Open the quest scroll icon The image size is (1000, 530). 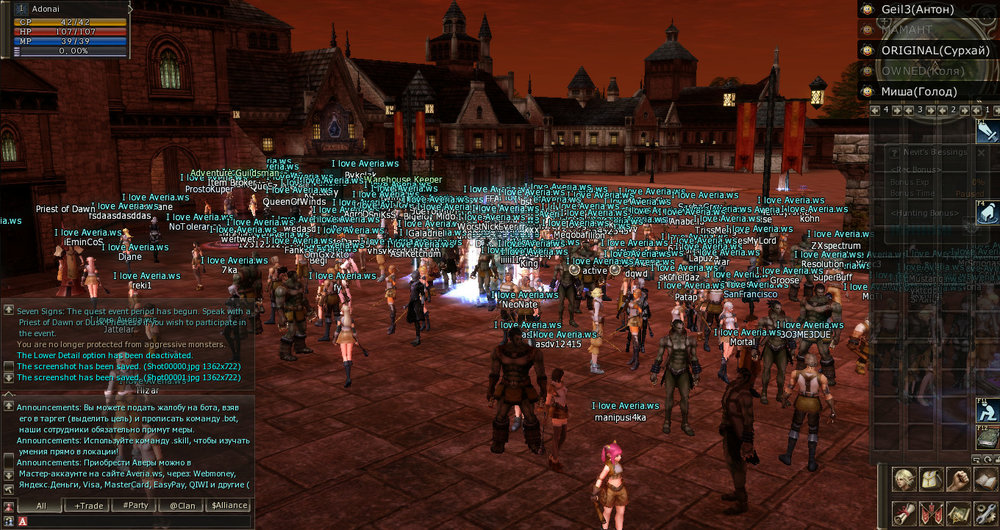tap(905, 513)
